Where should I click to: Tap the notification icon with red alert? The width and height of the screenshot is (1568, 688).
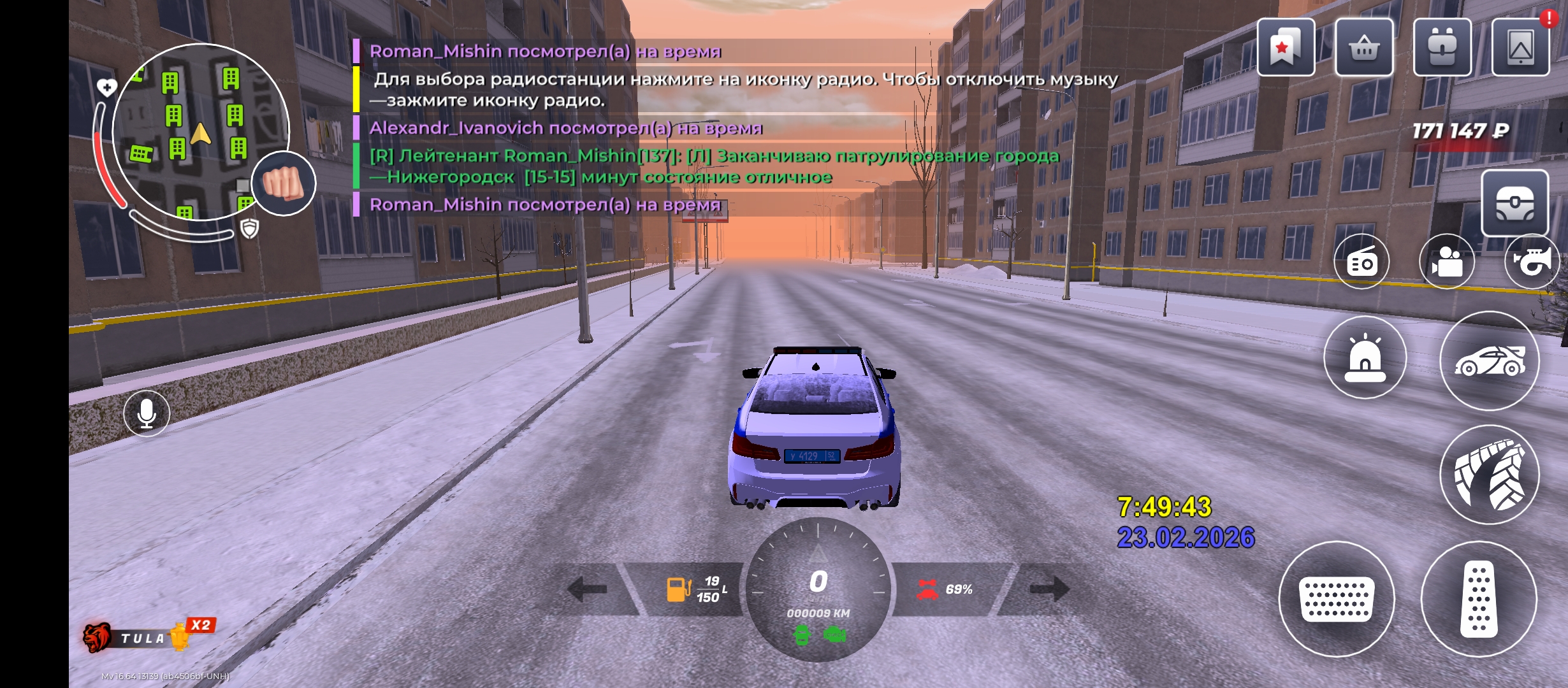click(1521, 48)
